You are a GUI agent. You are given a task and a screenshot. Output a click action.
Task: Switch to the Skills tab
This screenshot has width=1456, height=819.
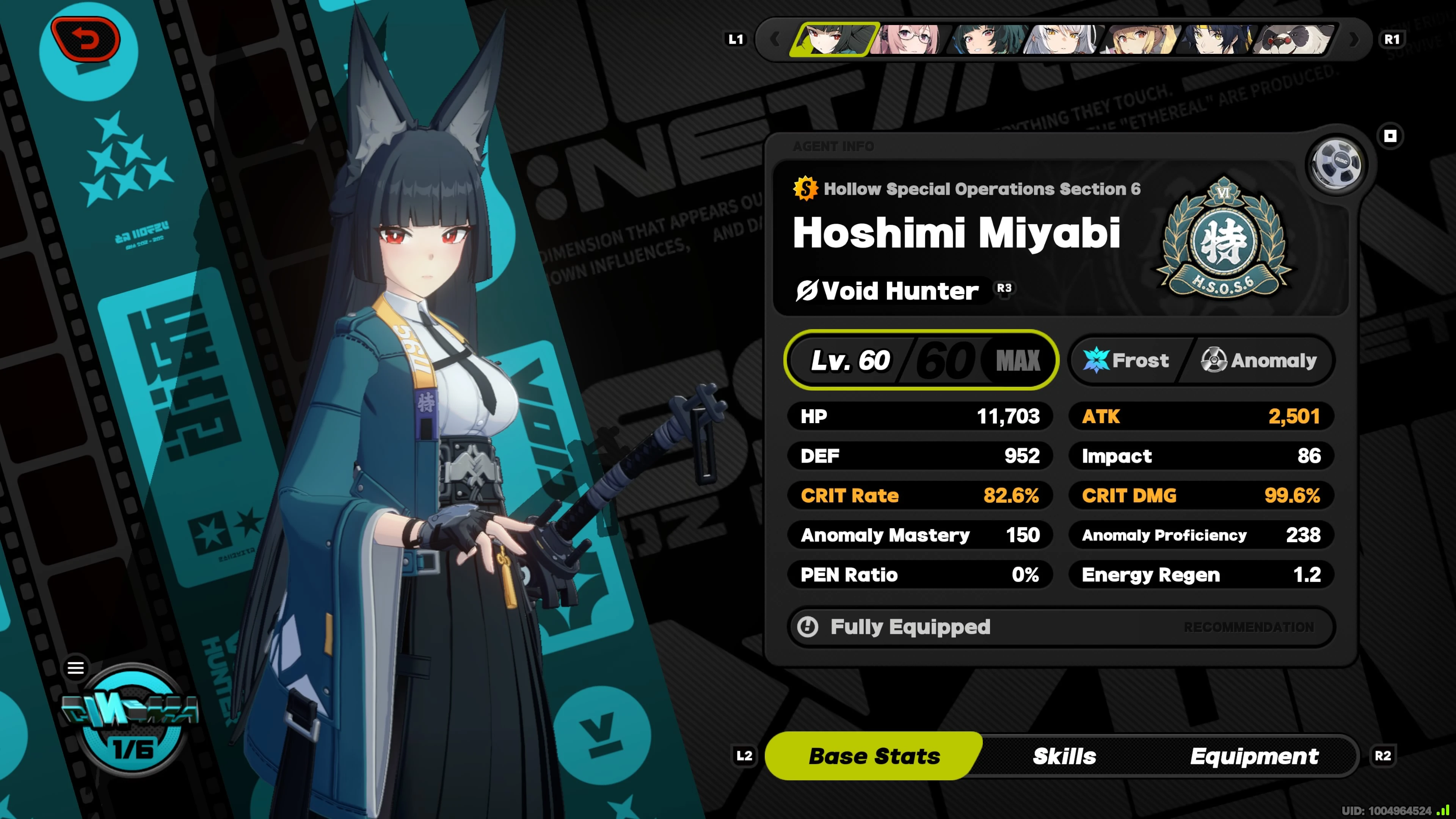(x=1064, y=756)
